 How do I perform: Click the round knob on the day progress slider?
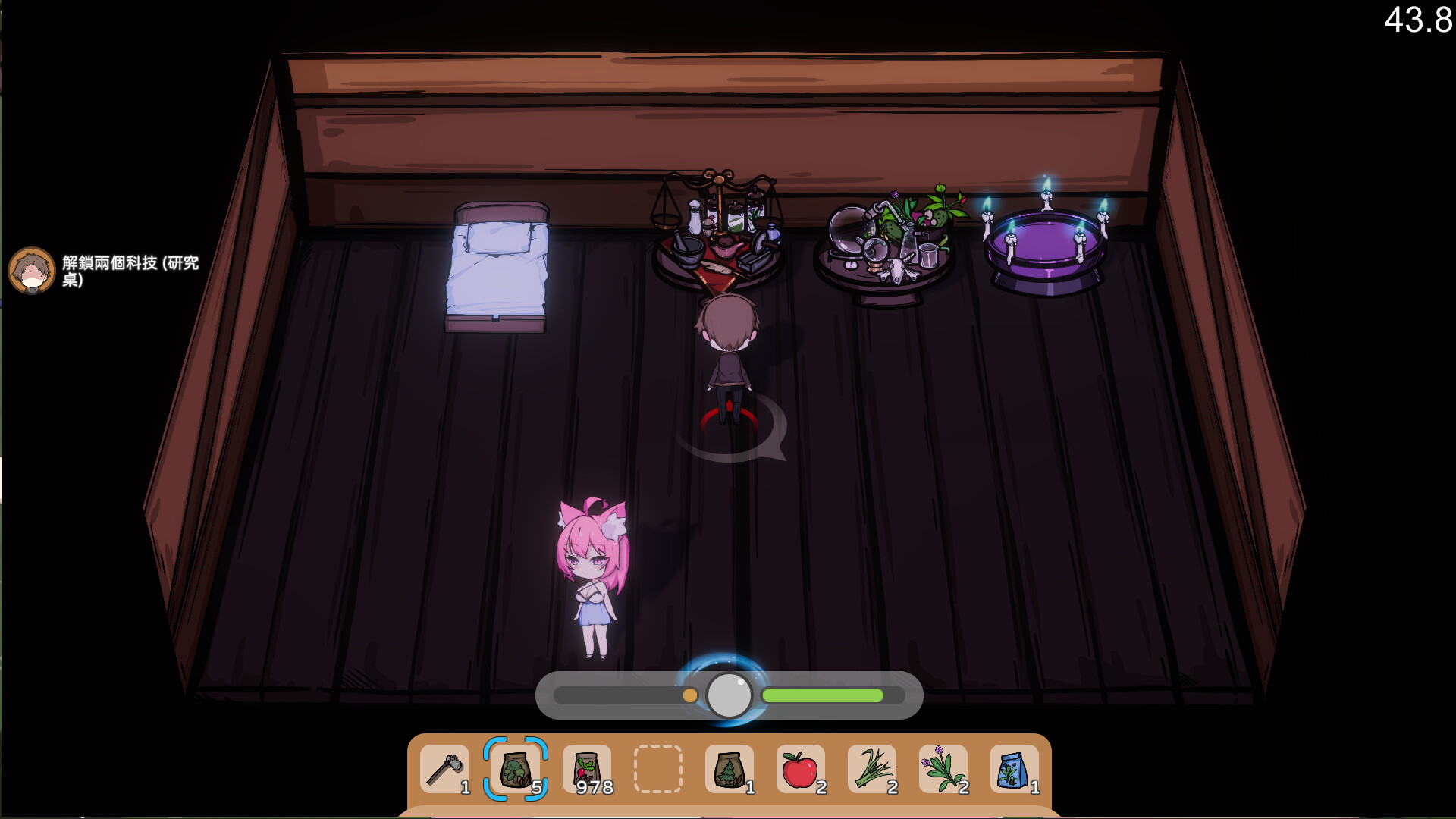coord(729,694)
